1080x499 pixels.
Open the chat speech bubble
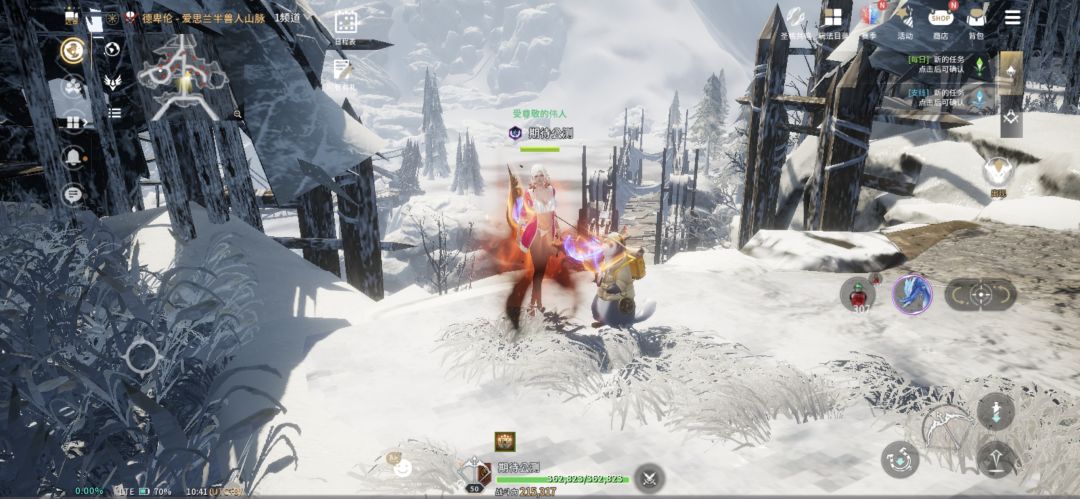point(73,194)
